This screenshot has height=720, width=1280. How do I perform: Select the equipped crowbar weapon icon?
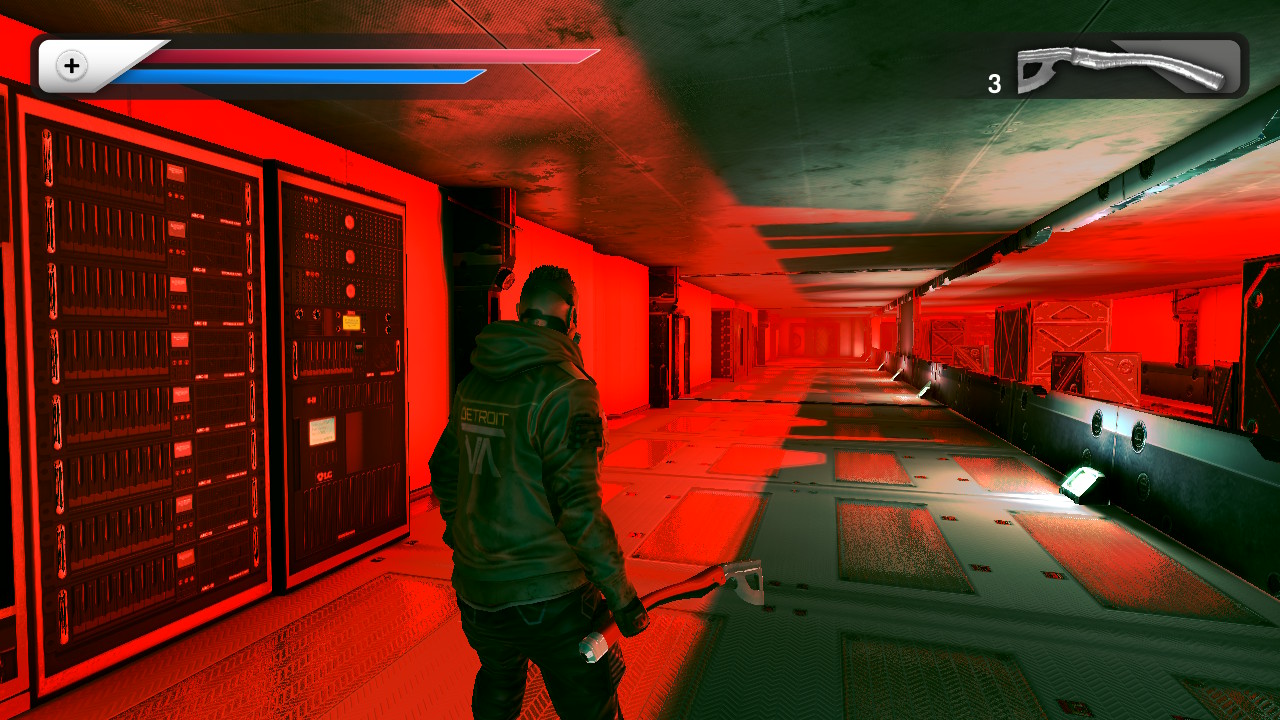pyautogui.click(x=1122, y=68)
